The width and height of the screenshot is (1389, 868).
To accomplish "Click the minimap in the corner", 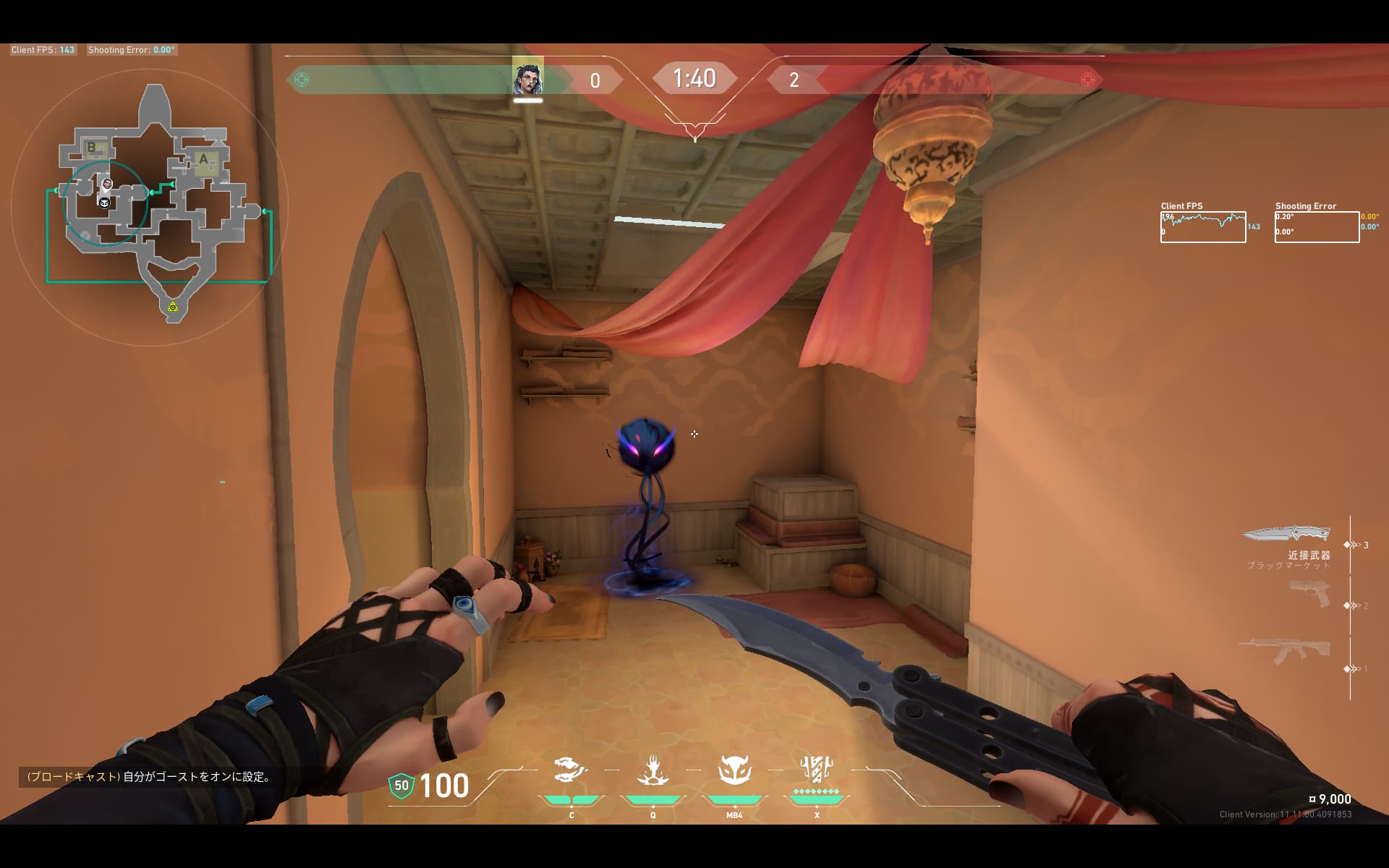I will tap(156, 206).
